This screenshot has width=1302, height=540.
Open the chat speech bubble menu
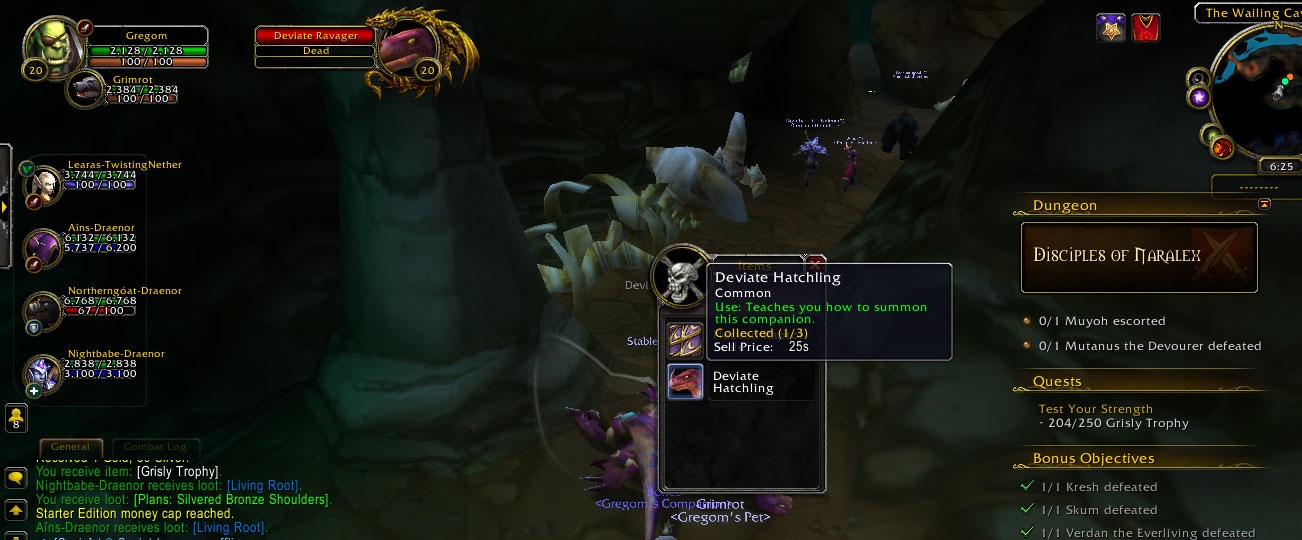(x=16, y=479)
